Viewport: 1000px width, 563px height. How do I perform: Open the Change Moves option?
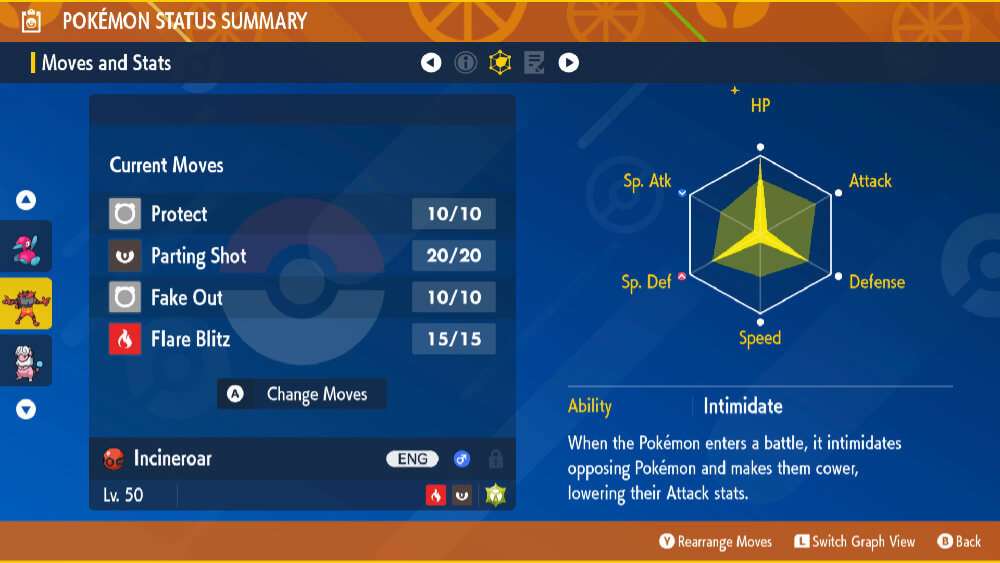point(302,394)
